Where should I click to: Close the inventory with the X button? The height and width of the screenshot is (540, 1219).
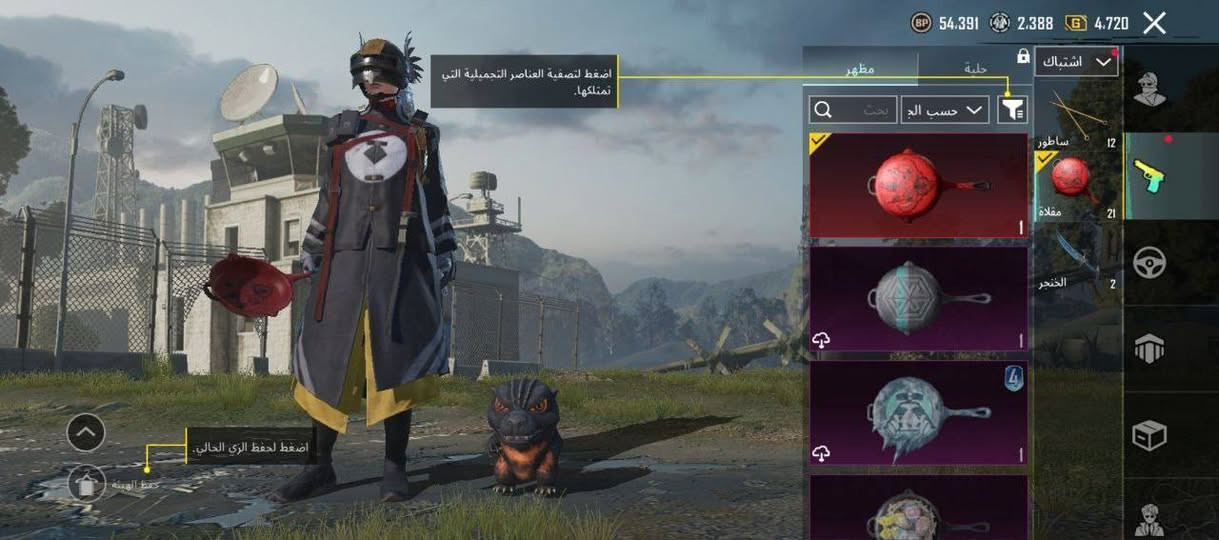[x=1154, y=23]
